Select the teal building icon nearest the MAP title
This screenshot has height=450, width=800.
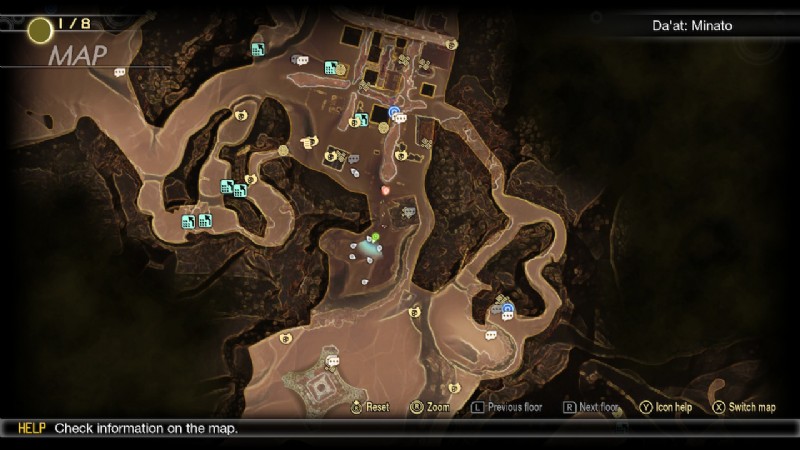(258, 49)
